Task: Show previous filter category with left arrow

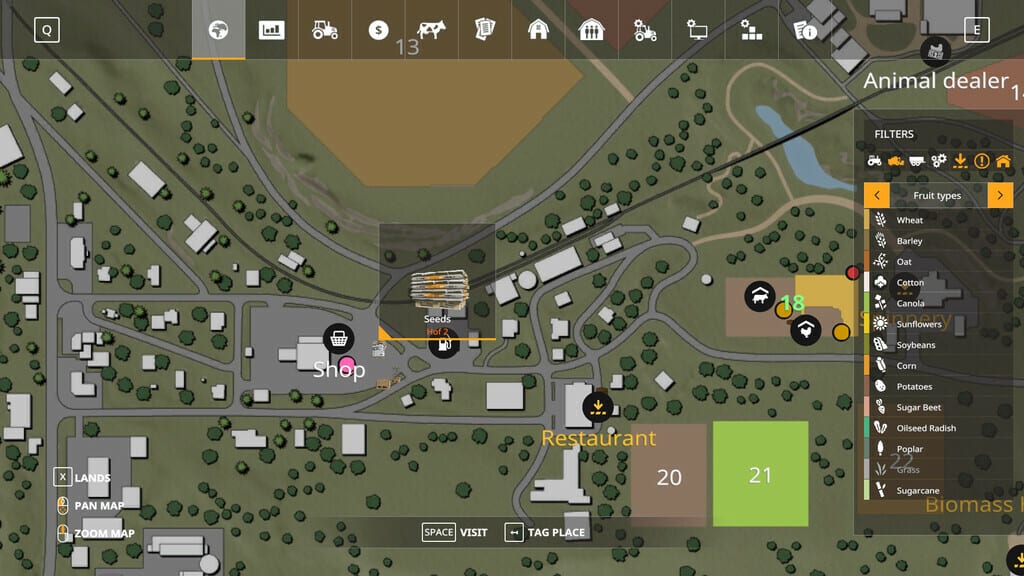Action: click(876, 195)
